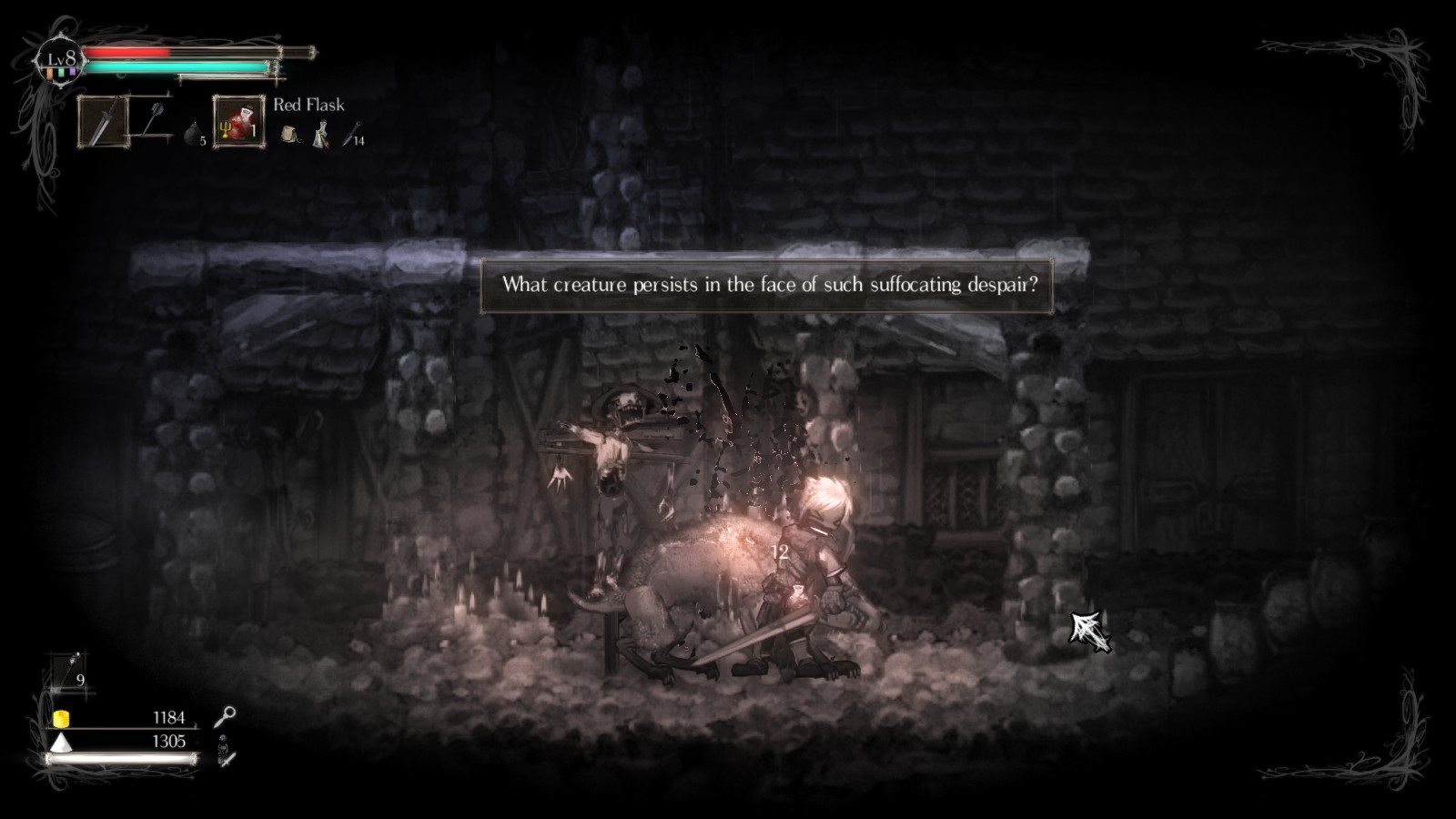Click the arrowhead cursor marker on screen
The image size is (1456, 819).
[x=1088, y=632]
